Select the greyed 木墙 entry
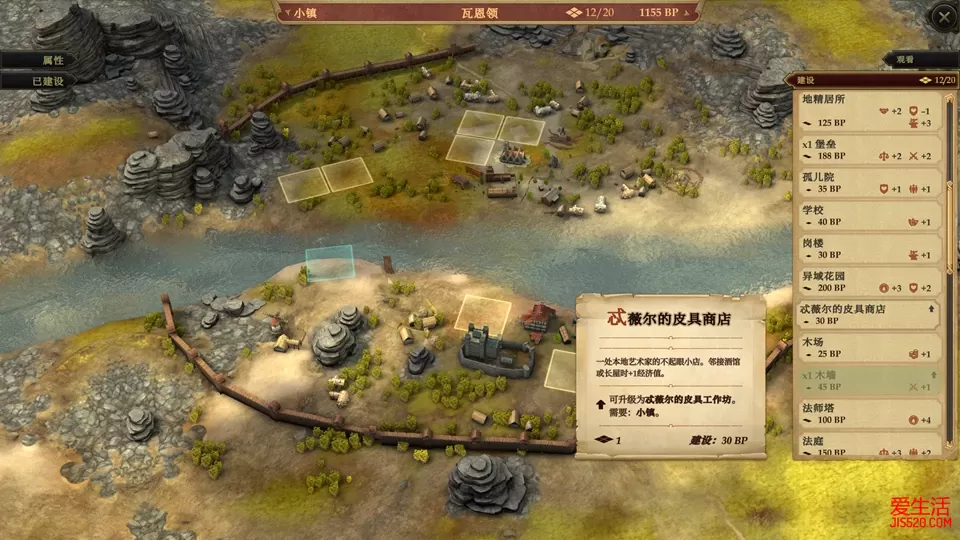Image resolution: width=960 pixels, height=540 pixels. (868, 380)
